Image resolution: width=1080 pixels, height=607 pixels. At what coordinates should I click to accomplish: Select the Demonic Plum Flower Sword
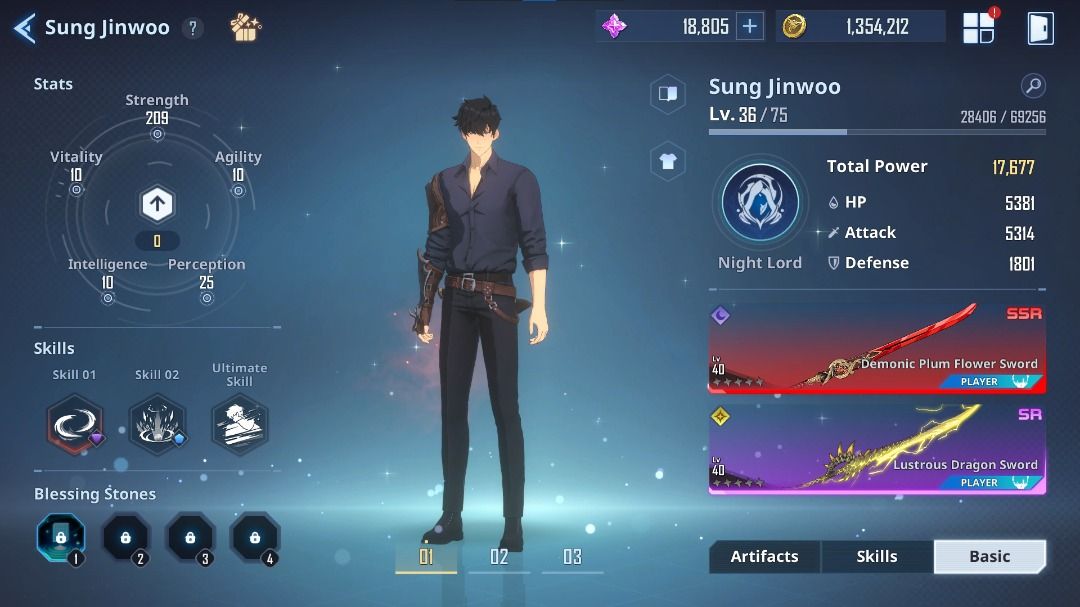pos(877,348)
